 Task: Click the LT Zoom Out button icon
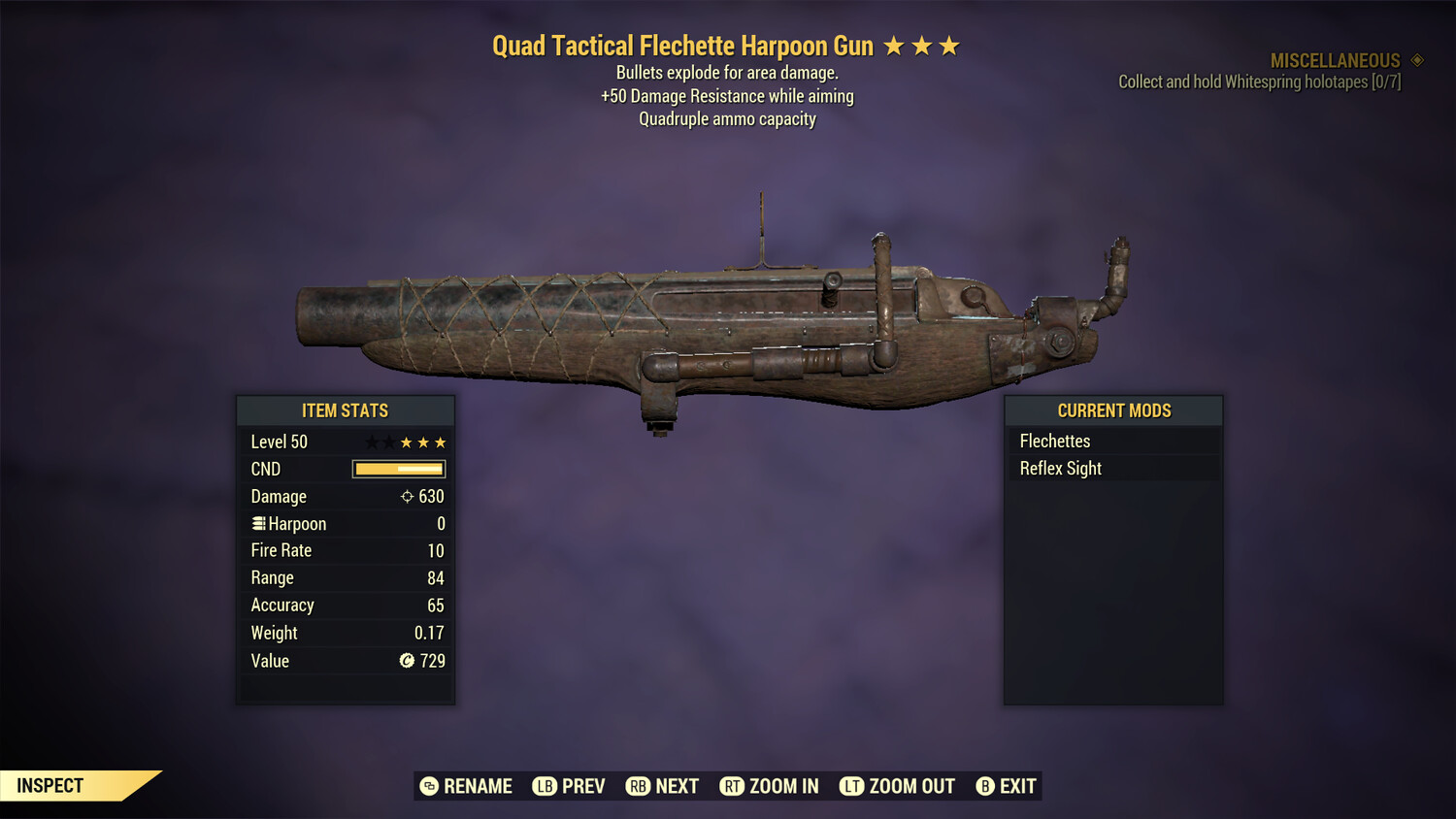(x=851, y=786)
